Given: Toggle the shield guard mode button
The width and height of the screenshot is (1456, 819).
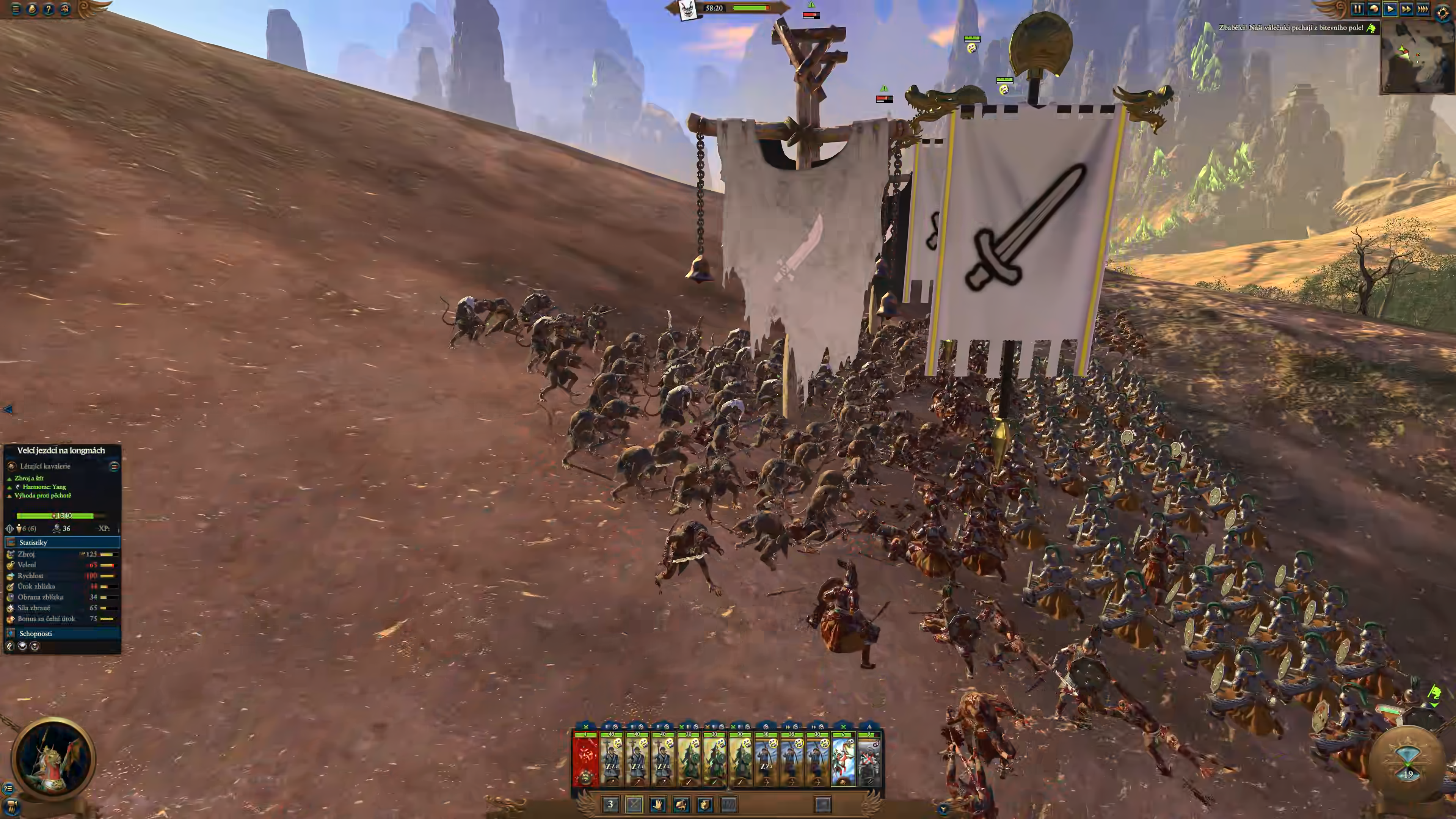Looking at the screenshot, I should (x=705, y=804).
